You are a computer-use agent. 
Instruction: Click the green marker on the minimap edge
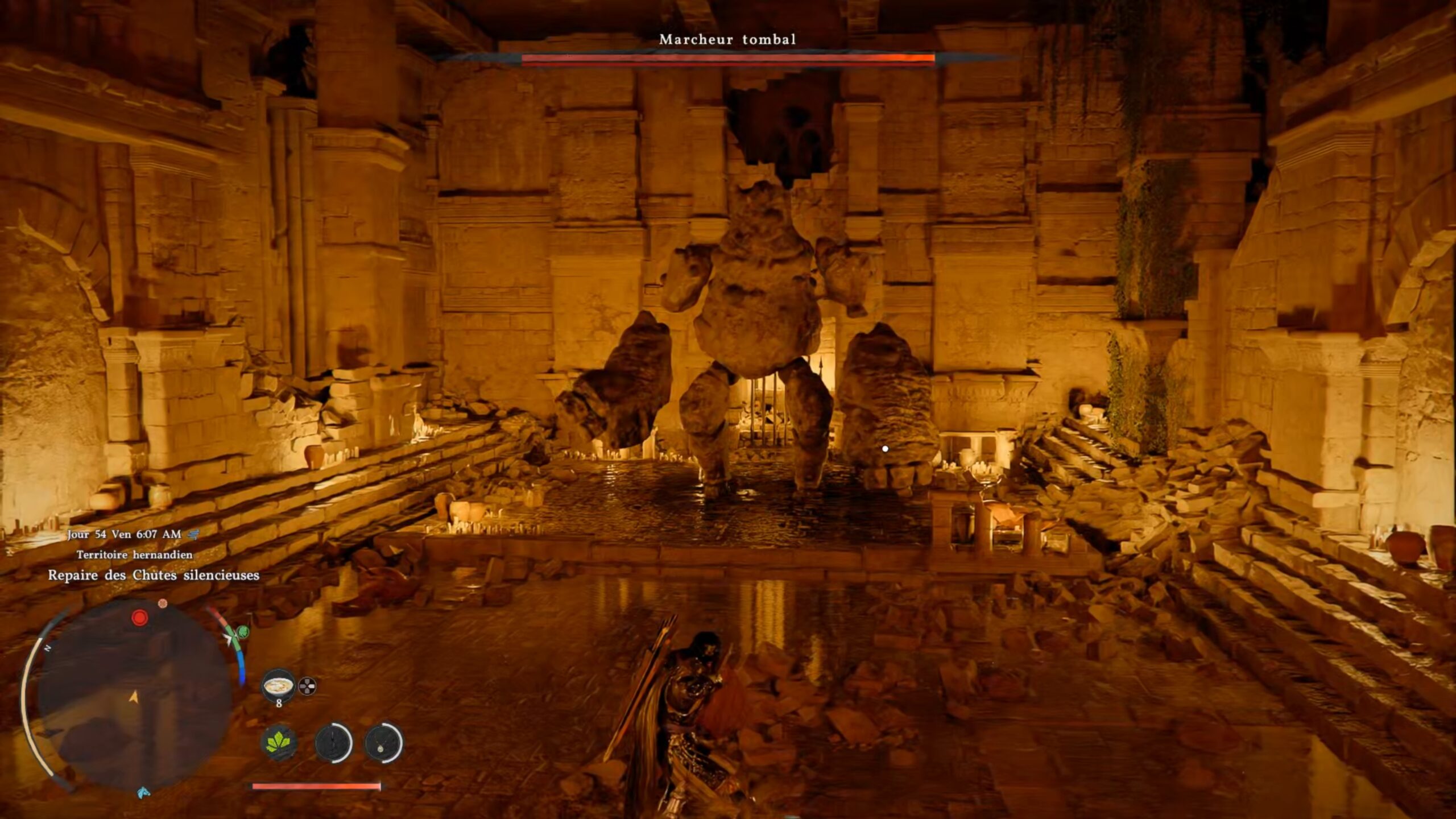coord(243,631)
